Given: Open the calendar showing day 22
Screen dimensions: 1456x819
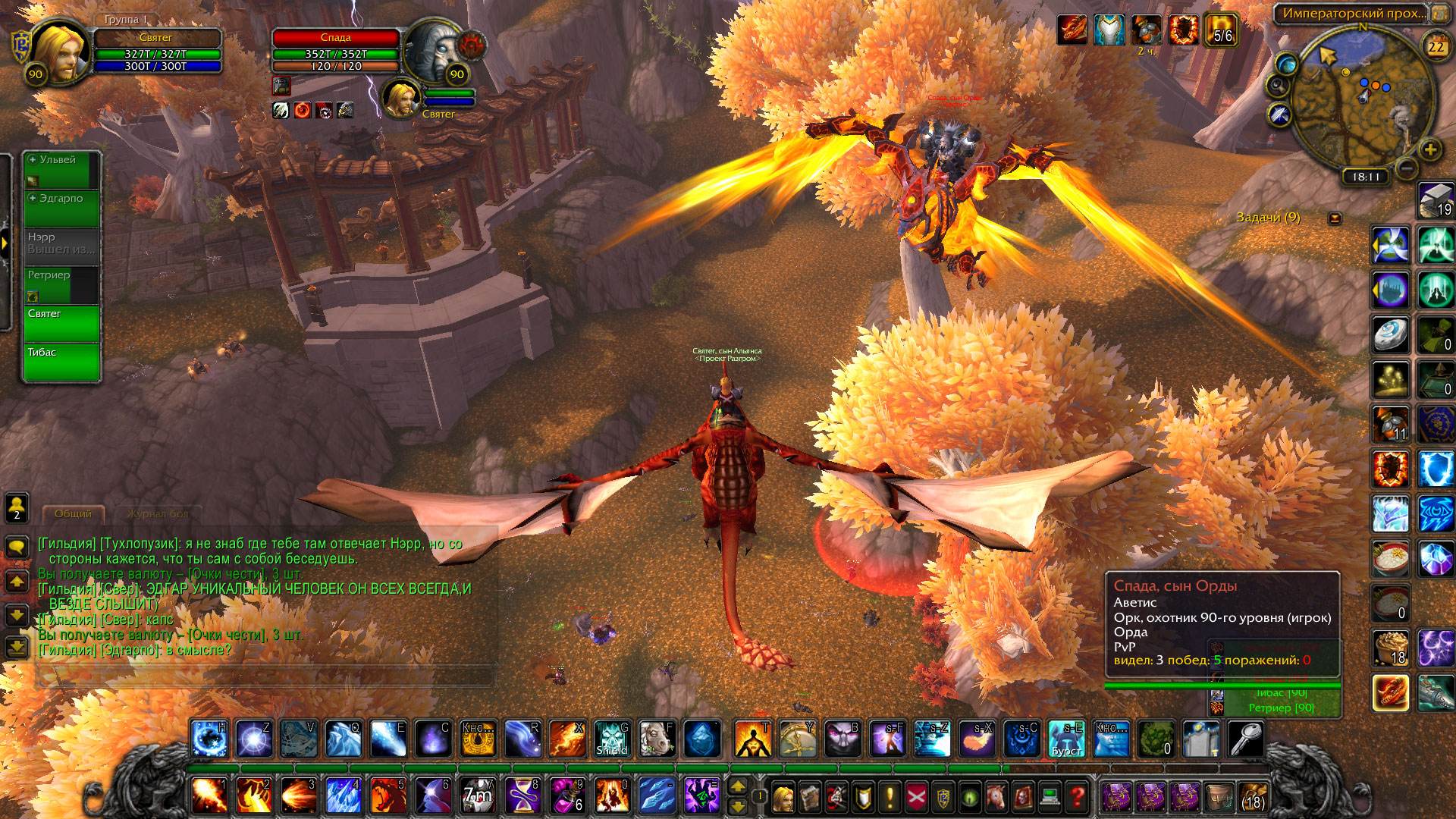Looking at the screenshot, I should (1436, 47).
